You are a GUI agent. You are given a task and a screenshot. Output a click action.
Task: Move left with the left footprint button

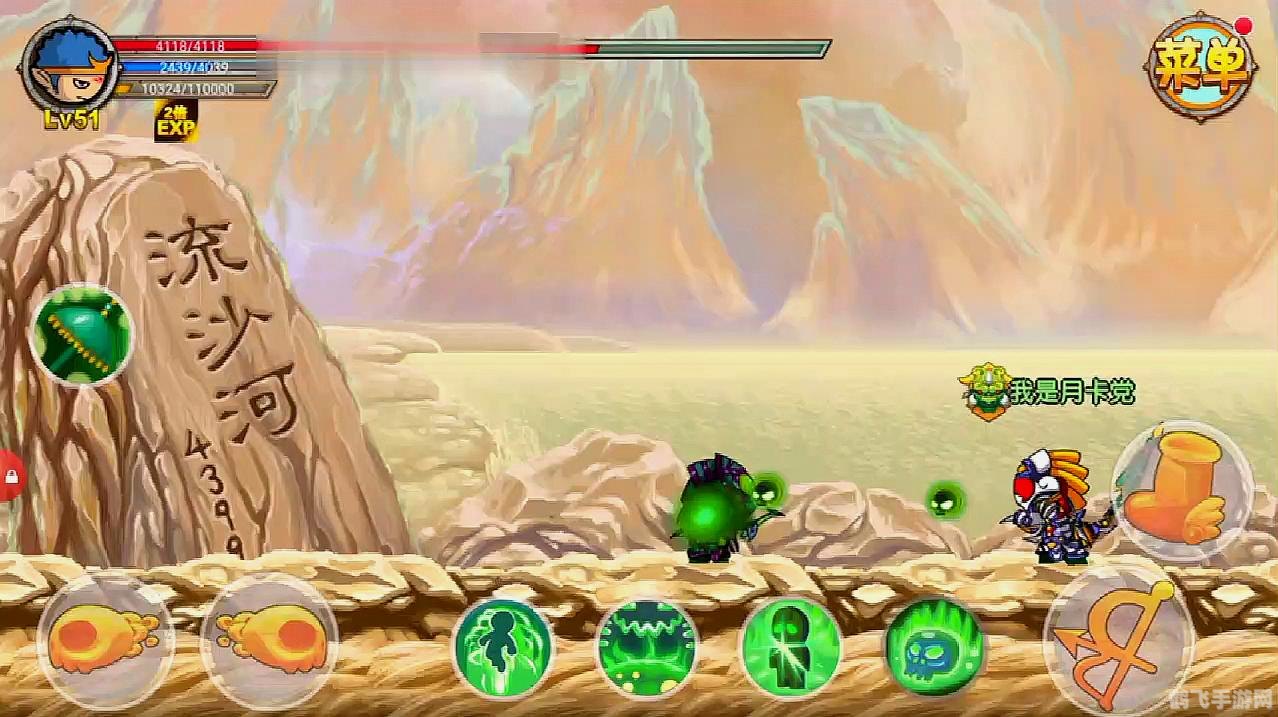point(104,642)
